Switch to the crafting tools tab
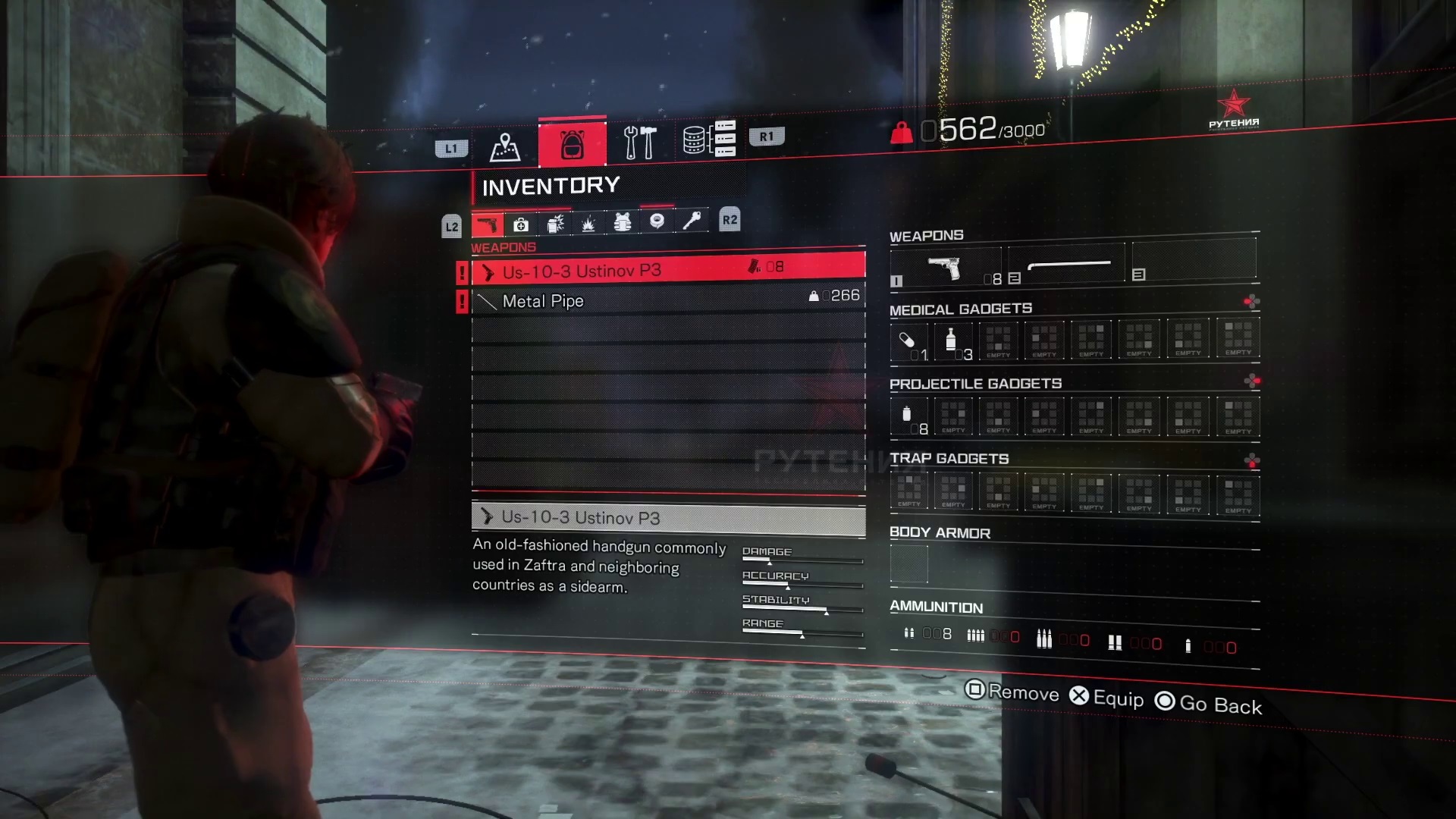Screen dimensions: 1456x819 639,142
